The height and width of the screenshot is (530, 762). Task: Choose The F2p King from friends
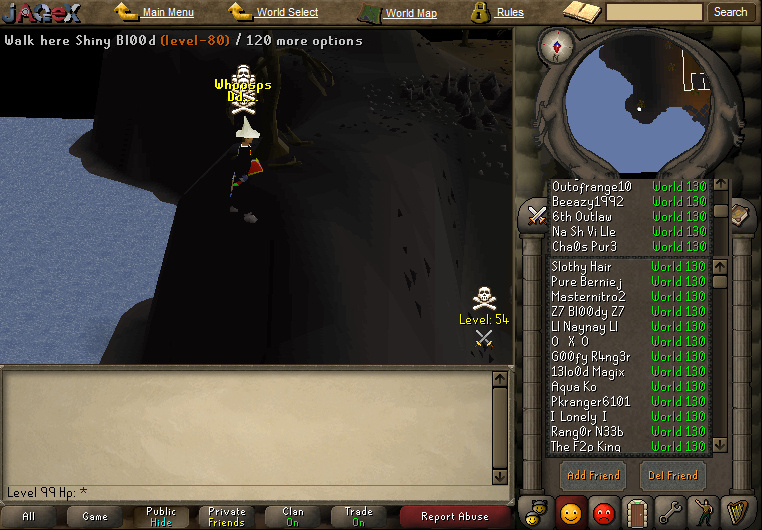tap(586, 447)
